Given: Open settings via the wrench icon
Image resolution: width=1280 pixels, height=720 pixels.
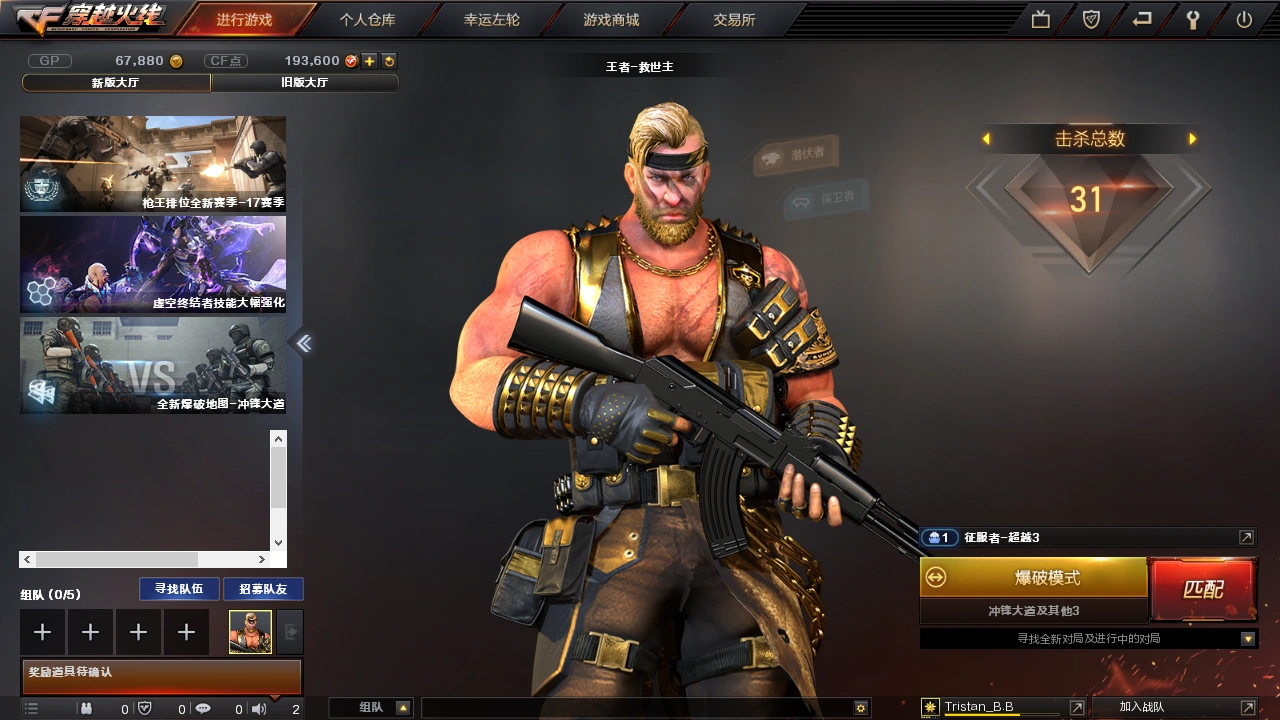Looking at the screenshot, I should (x=1192, y=18).
